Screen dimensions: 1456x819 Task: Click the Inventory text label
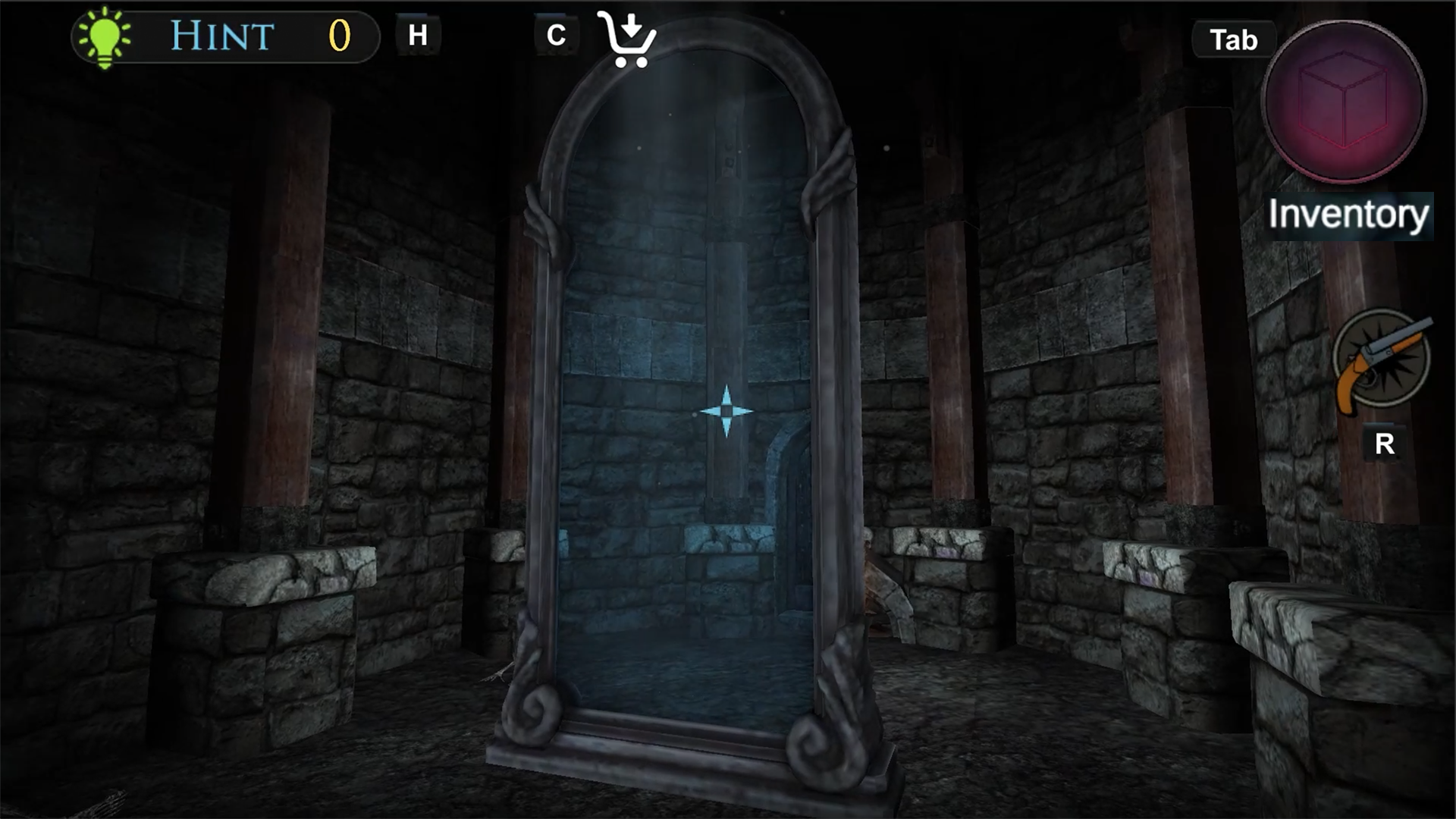(1348, 215)
